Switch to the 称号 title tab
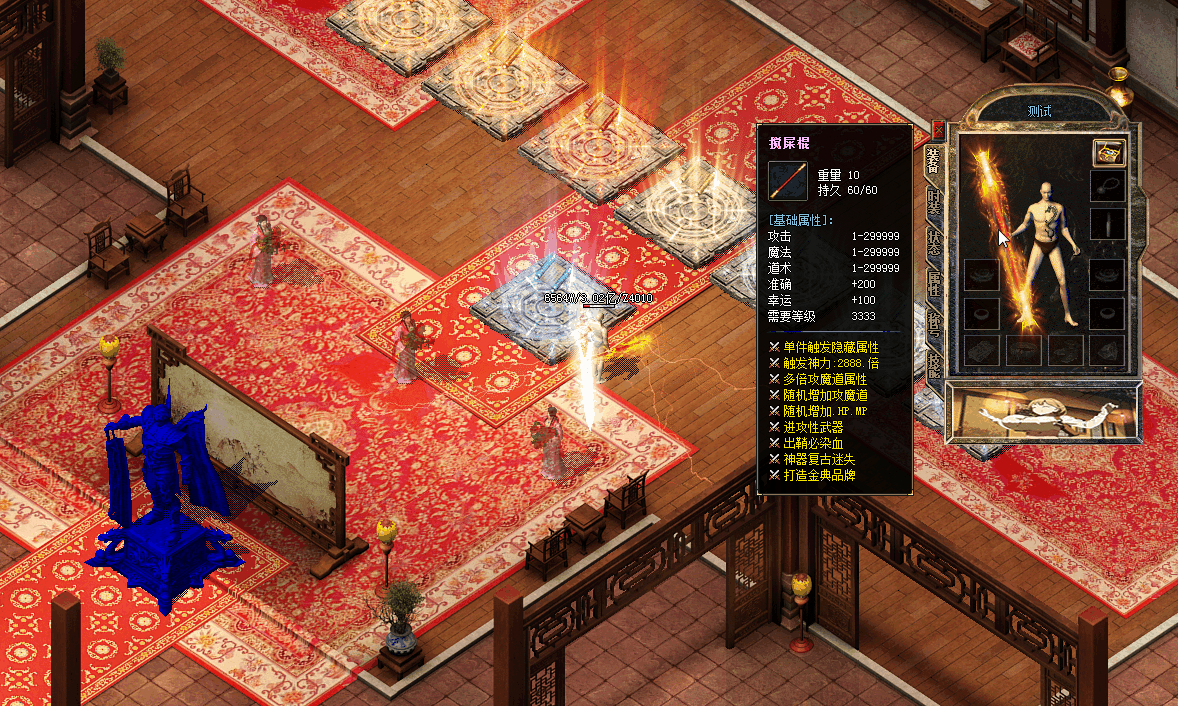Image resolution: width=1178 pixels, height=706 pixels. (933, 325)
